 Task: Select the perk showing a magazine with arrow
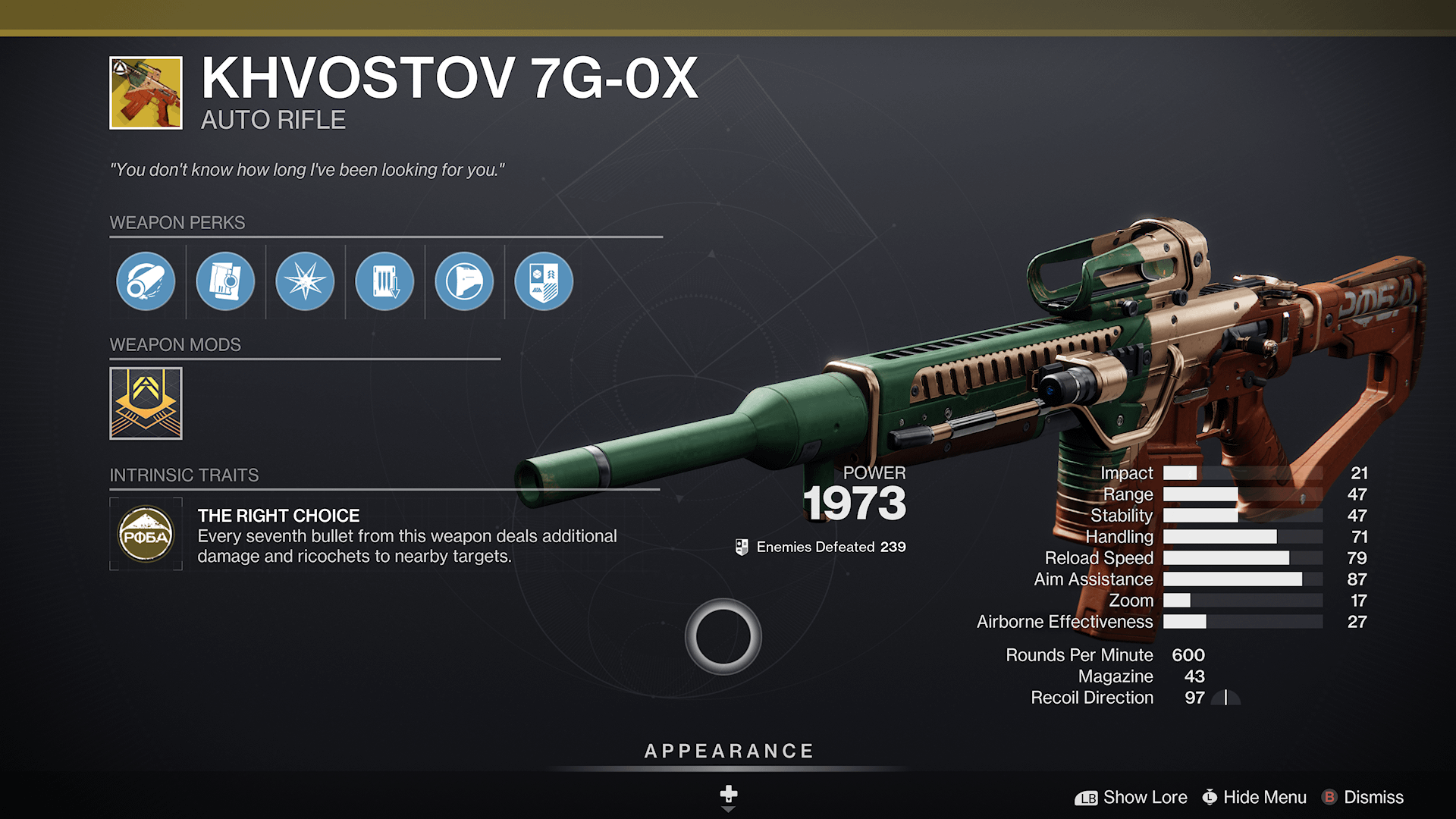384,281
